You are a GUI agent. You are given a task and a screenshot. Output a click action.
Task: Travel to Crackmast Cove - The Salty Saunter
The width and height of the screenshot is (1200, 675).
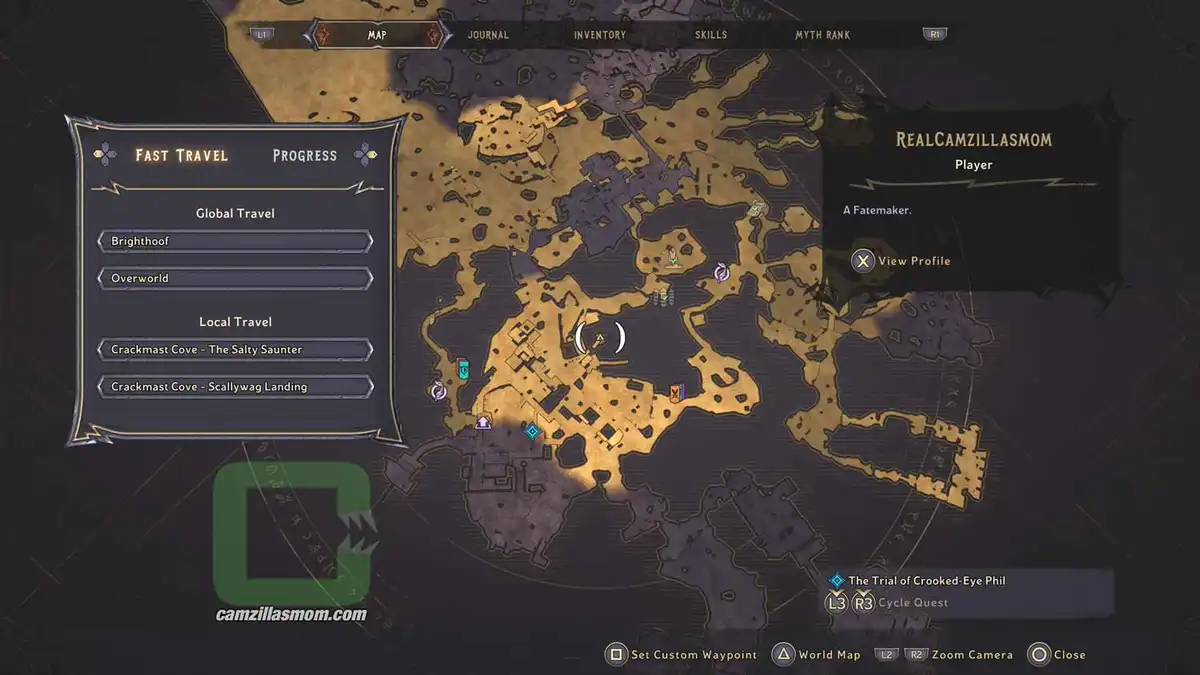coord(235,350)
